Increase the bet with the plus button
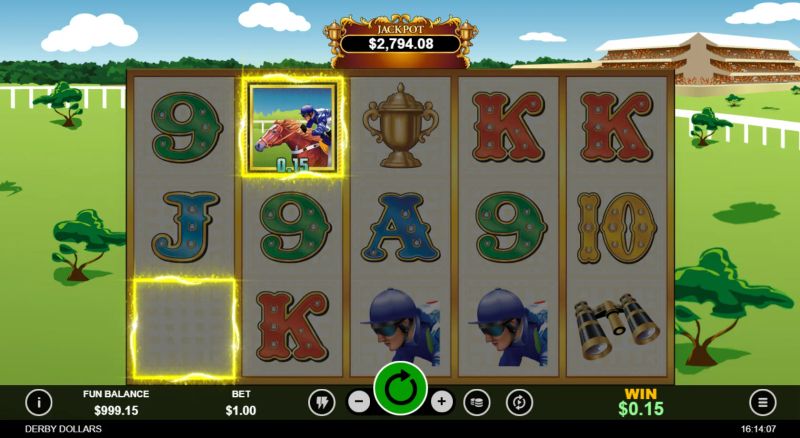 tap(442, 402)
